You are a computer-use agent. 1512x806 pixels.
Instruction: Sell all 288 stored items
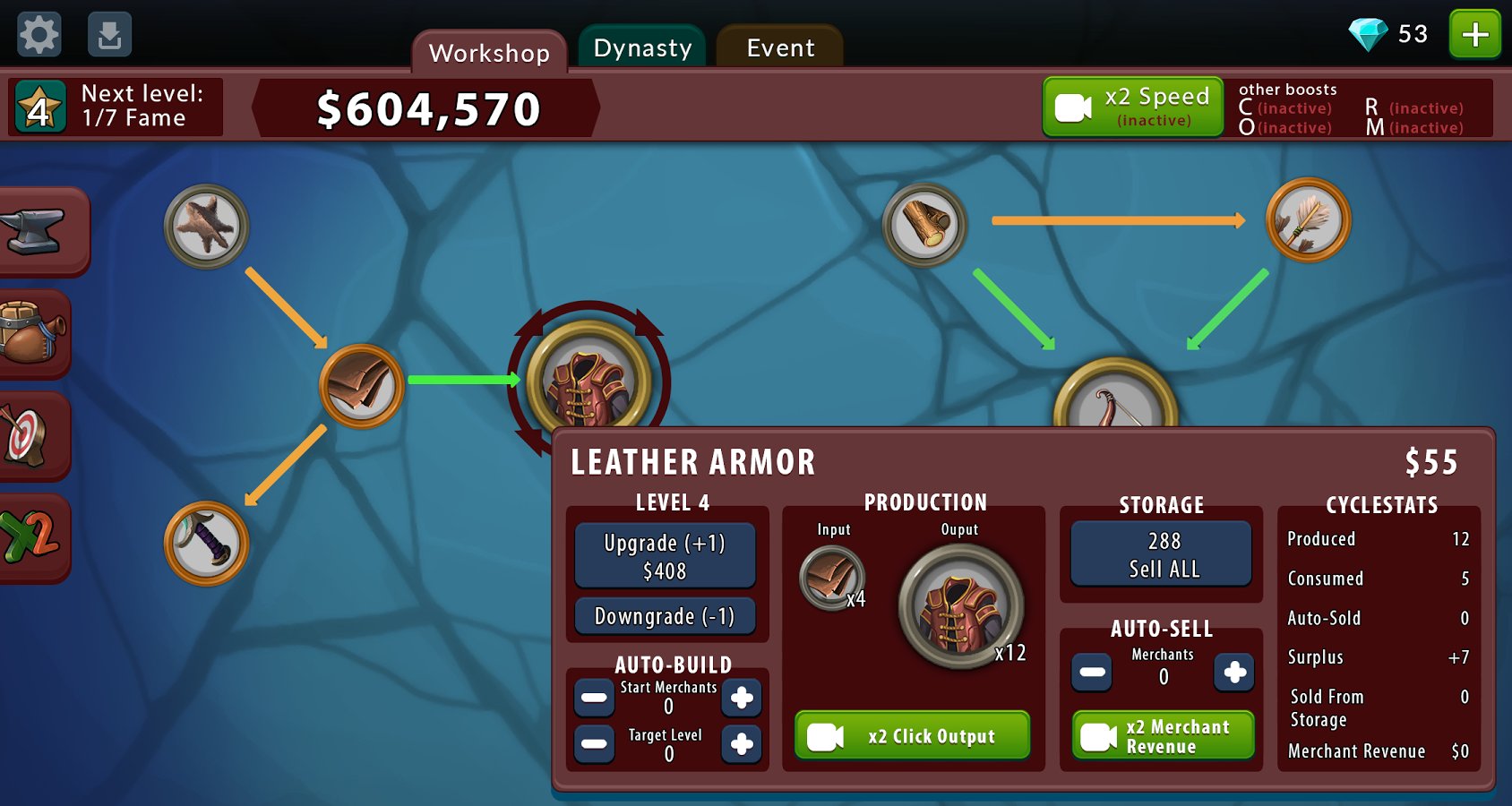pyautogui.click(x=1163, y=554)
